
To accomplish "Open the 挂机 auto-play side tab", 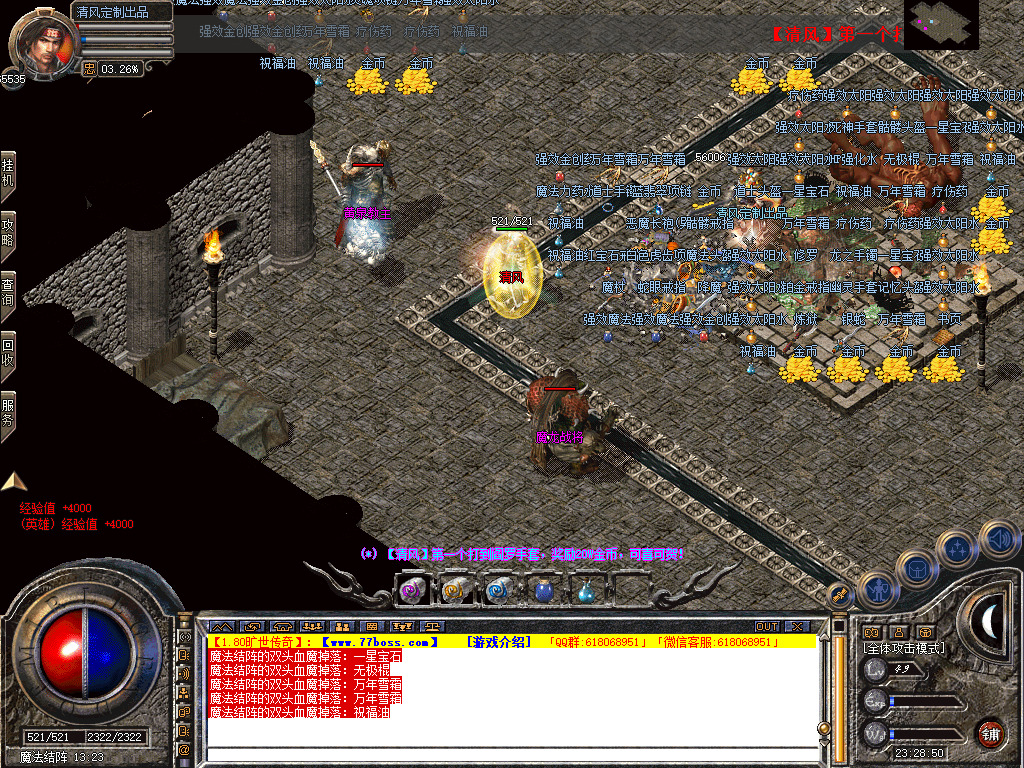I will click(x=8, y=172).
